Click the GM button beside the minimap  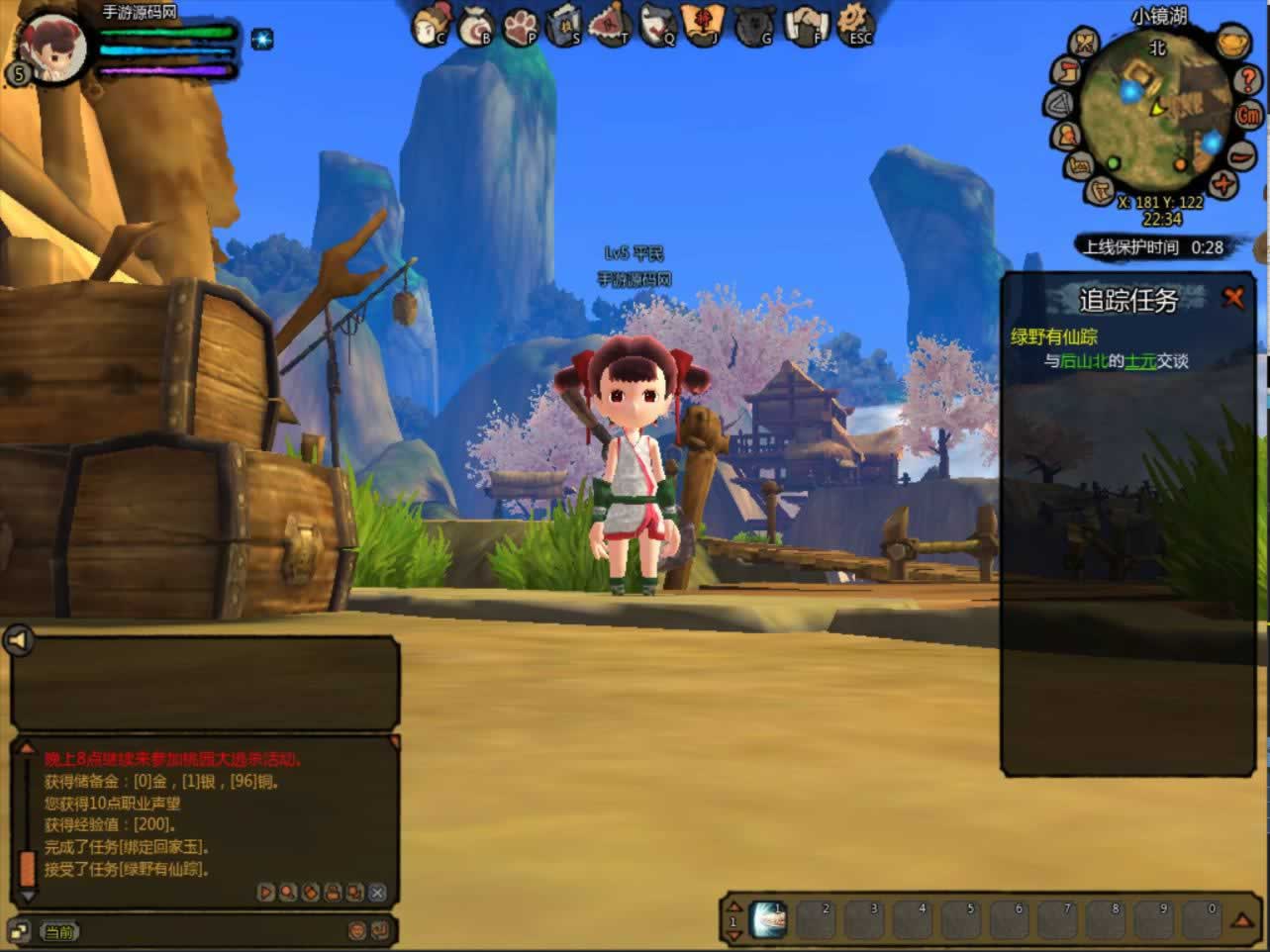point(1249,116)
